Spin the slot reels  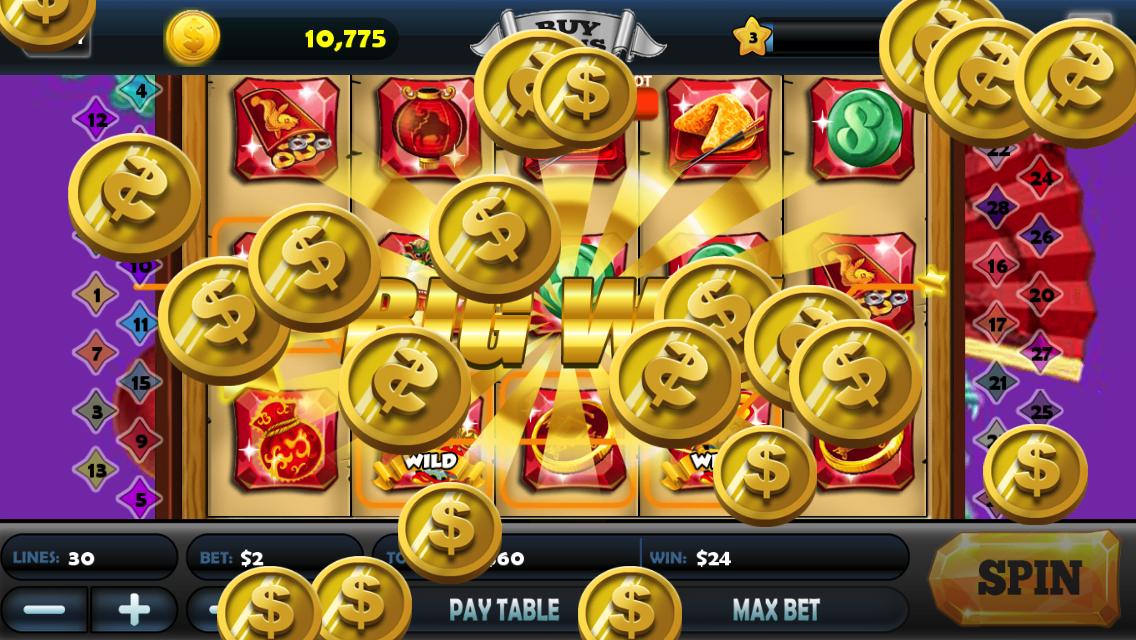tap(1026, 578)
